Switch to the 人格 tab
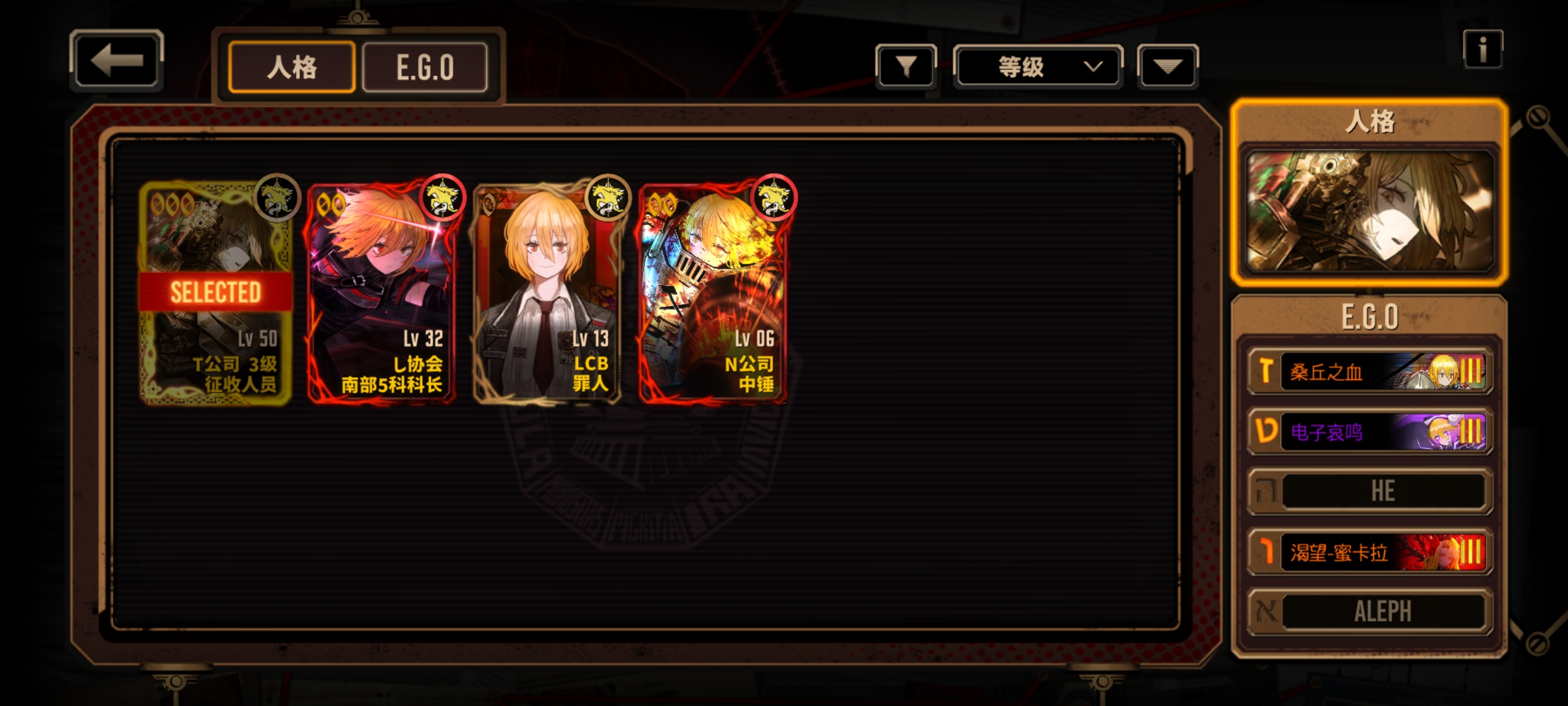This screenshot has width=1568, height=706. pos(291,67)
